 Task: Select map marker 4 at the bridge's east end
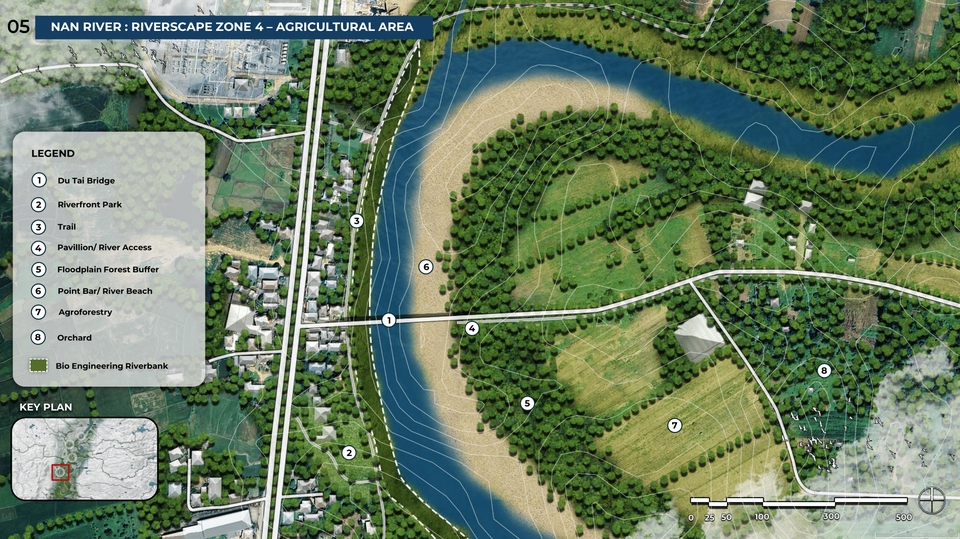(472, 328)
